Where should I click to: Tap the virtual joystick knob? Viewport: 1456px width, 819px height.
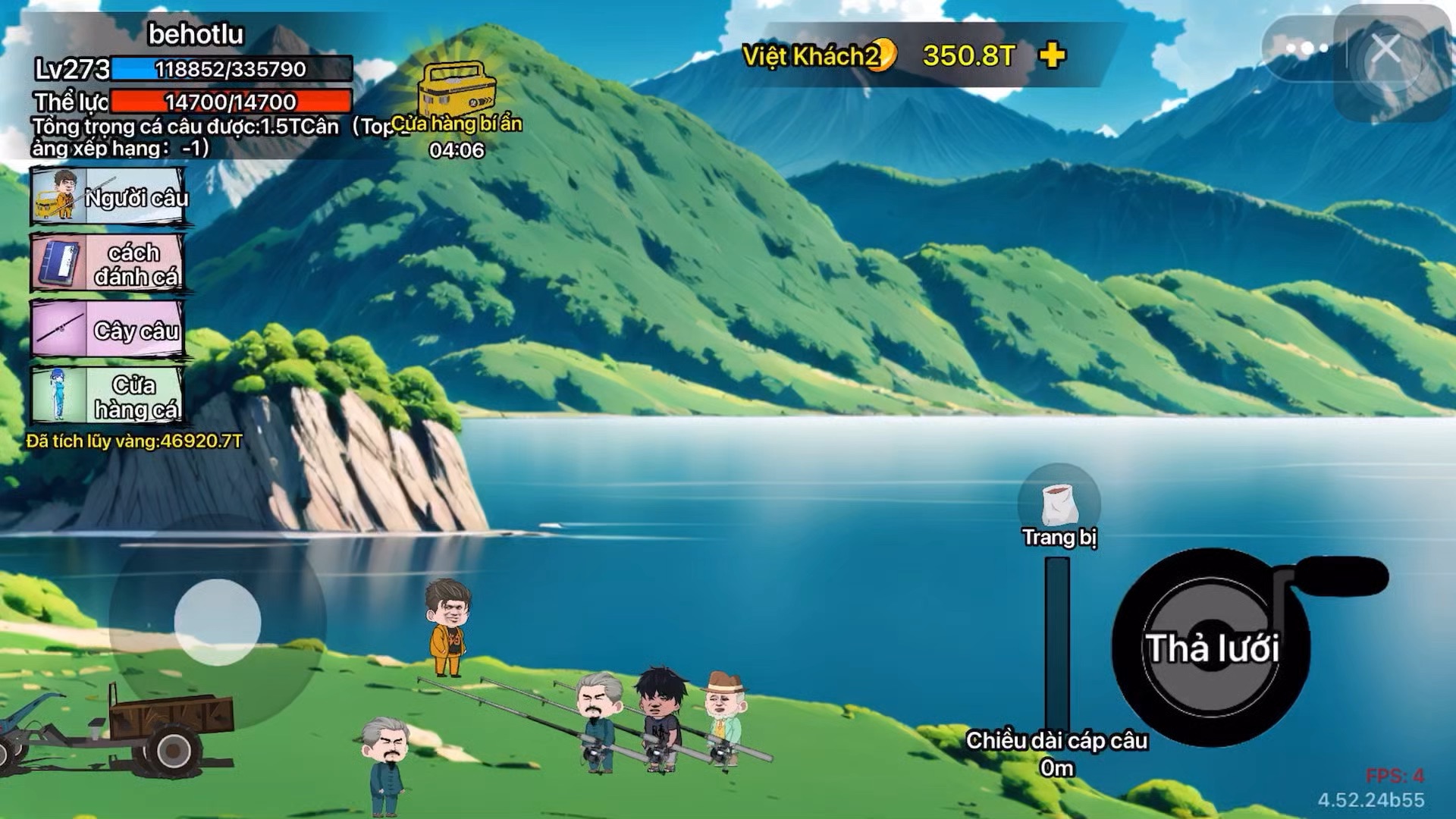pos(218,623)
